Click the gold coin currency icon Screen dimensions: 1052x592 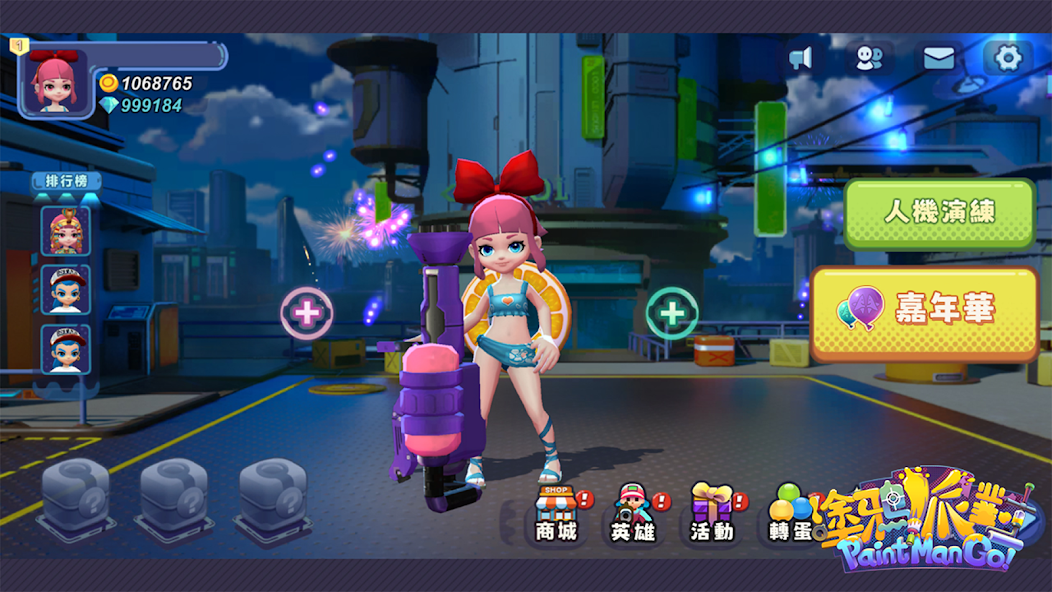(109, 83)
